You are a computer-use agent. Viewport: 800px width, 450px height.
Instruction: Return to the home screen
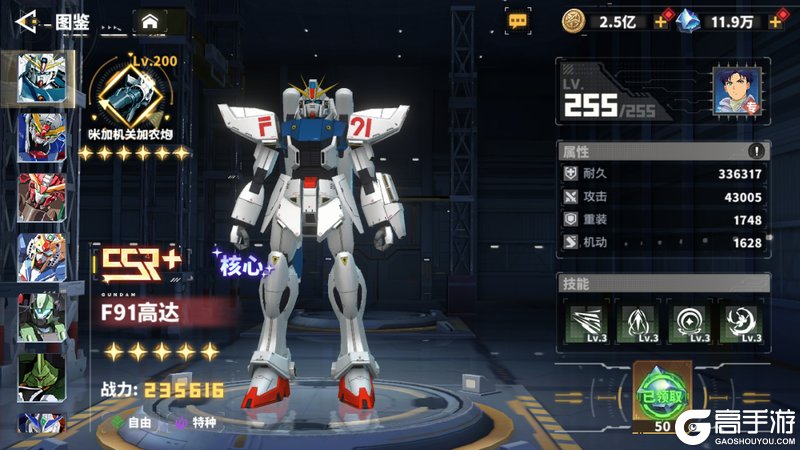tap(150, 19)
